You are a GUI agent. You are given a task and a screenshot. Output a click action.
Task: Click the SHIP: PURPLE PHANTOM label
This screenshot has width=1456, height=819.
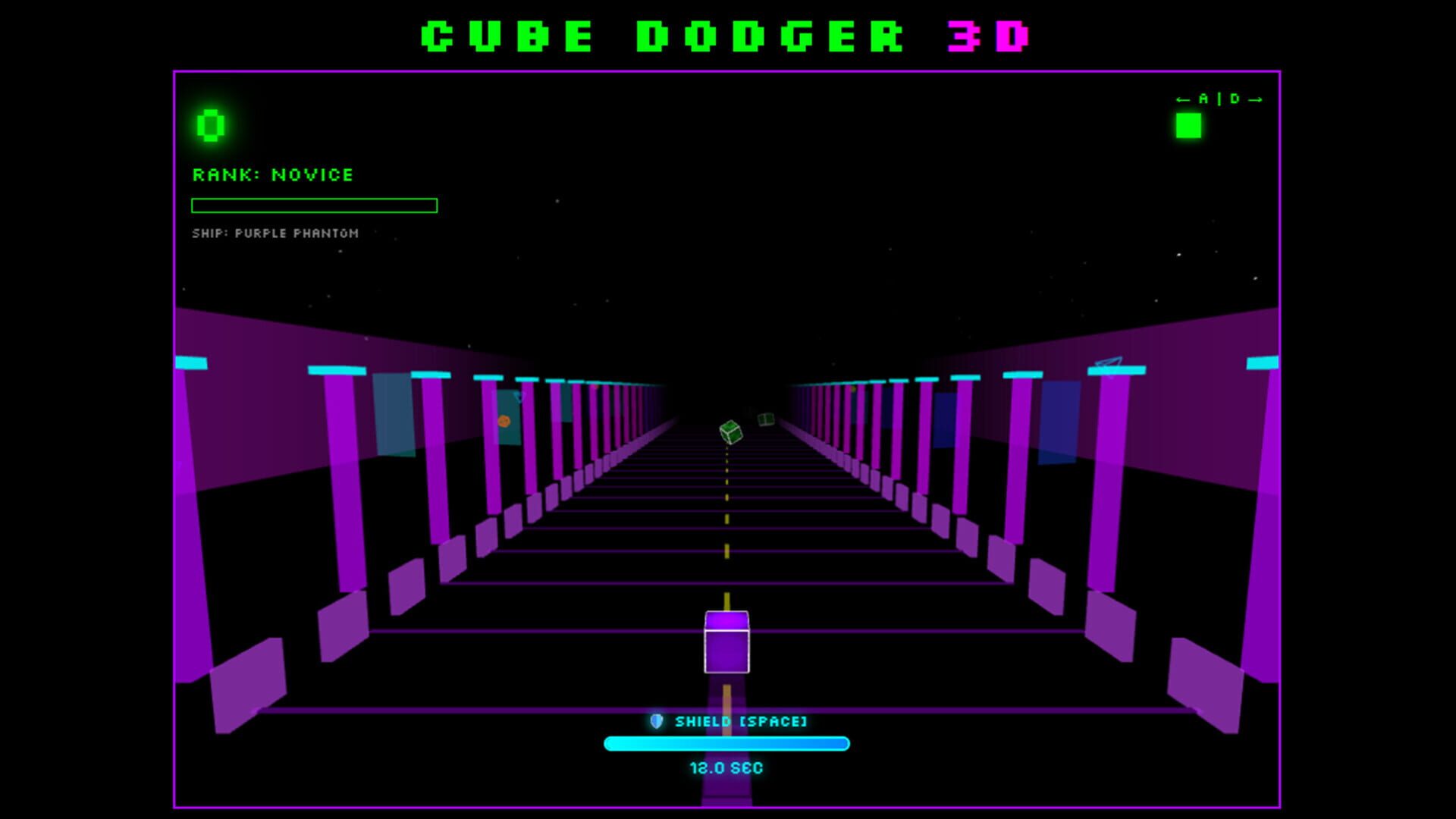(x=276, y=234)
